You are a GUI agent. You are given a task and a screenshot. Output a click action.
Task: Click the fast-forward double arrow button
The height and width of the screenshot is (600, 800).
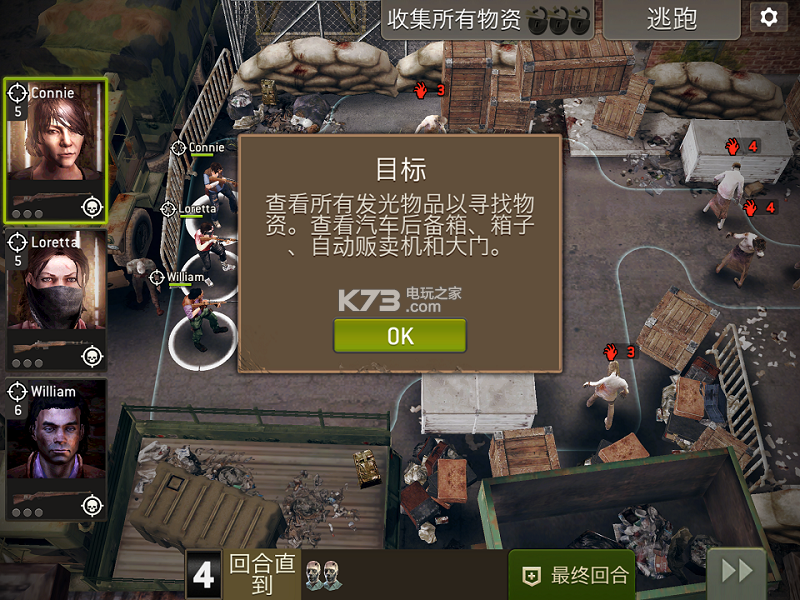click(x=737, y=572)
